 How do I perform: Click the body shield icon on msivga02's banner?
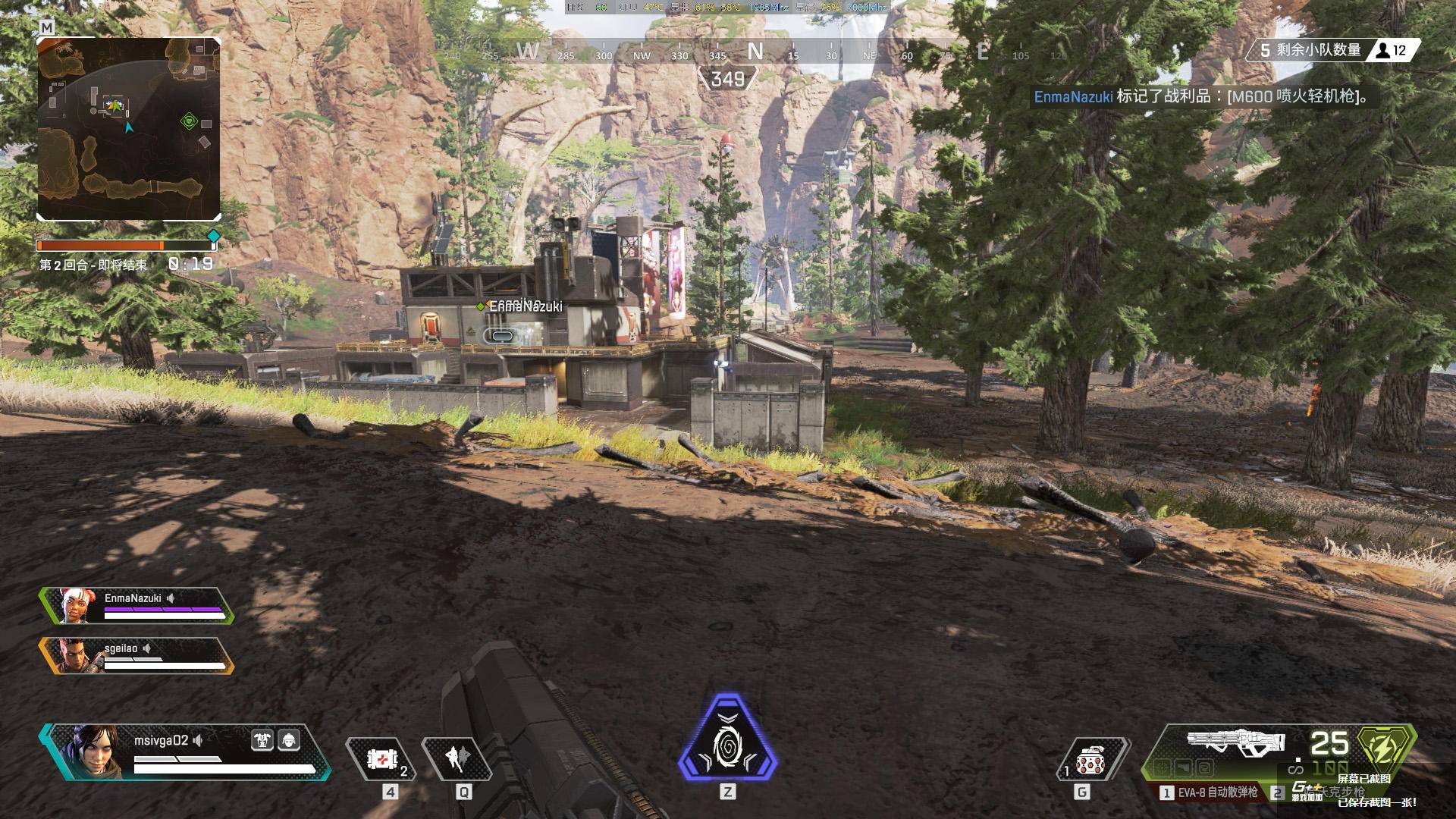[x=262, y=740]
